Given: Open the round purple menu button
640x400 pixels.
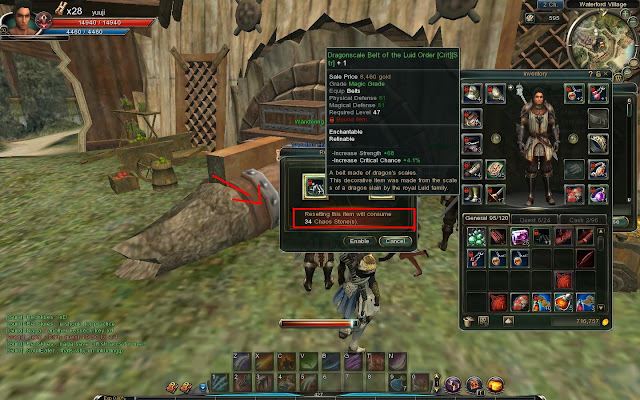Looking at the screenshot, I should 451,384.
